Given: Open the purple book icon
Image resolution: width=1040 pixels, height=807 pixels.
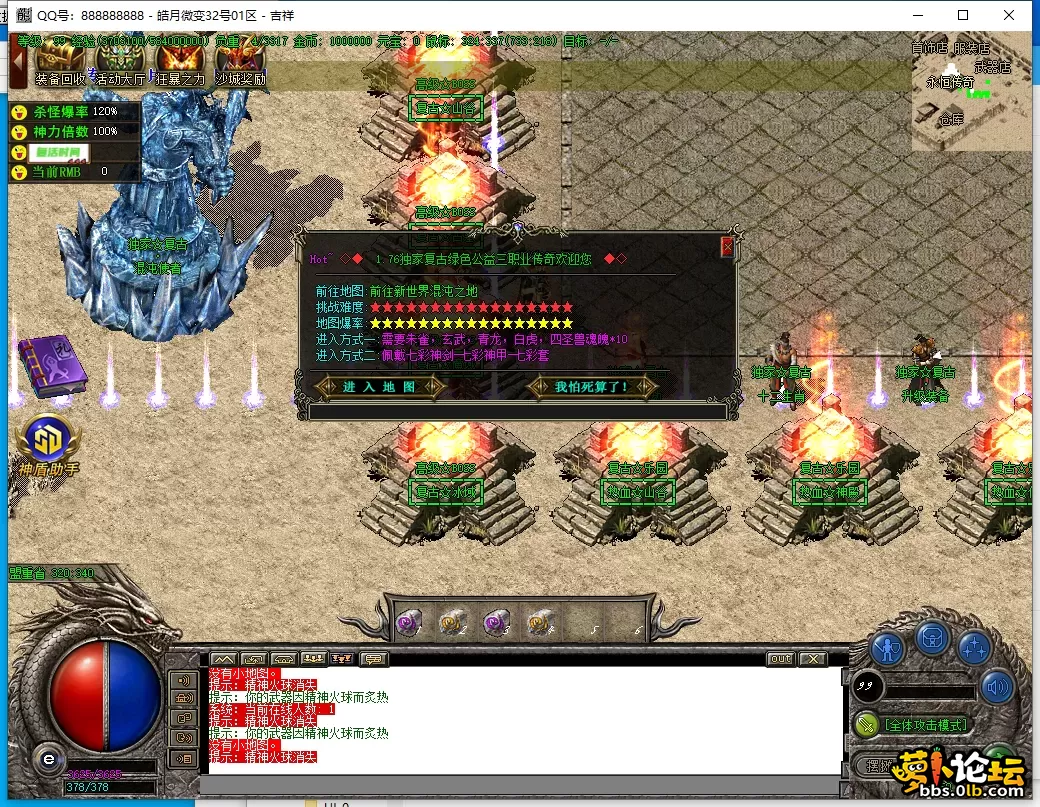Looking at the screenshot, I should [53, 366].
